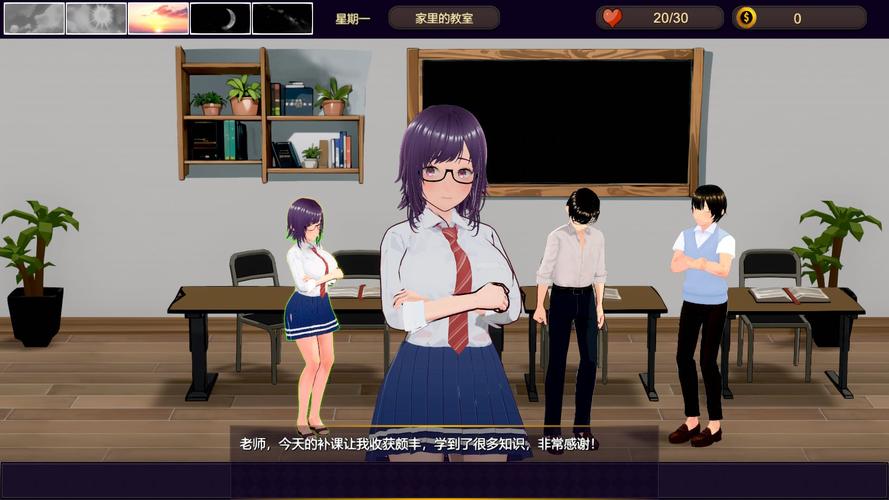
Task: Open the 家里的教室 location button
Action: click(x=444, y=18)
